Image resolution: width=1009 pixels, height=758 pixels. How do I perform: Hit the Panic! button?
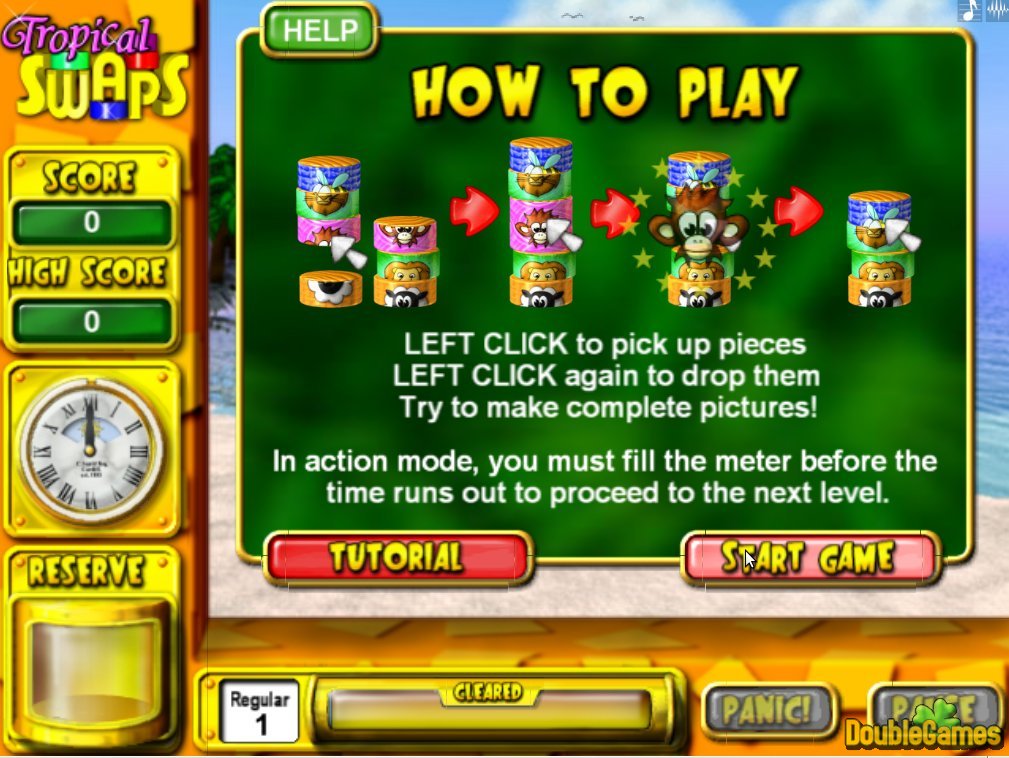pos(767,709)
